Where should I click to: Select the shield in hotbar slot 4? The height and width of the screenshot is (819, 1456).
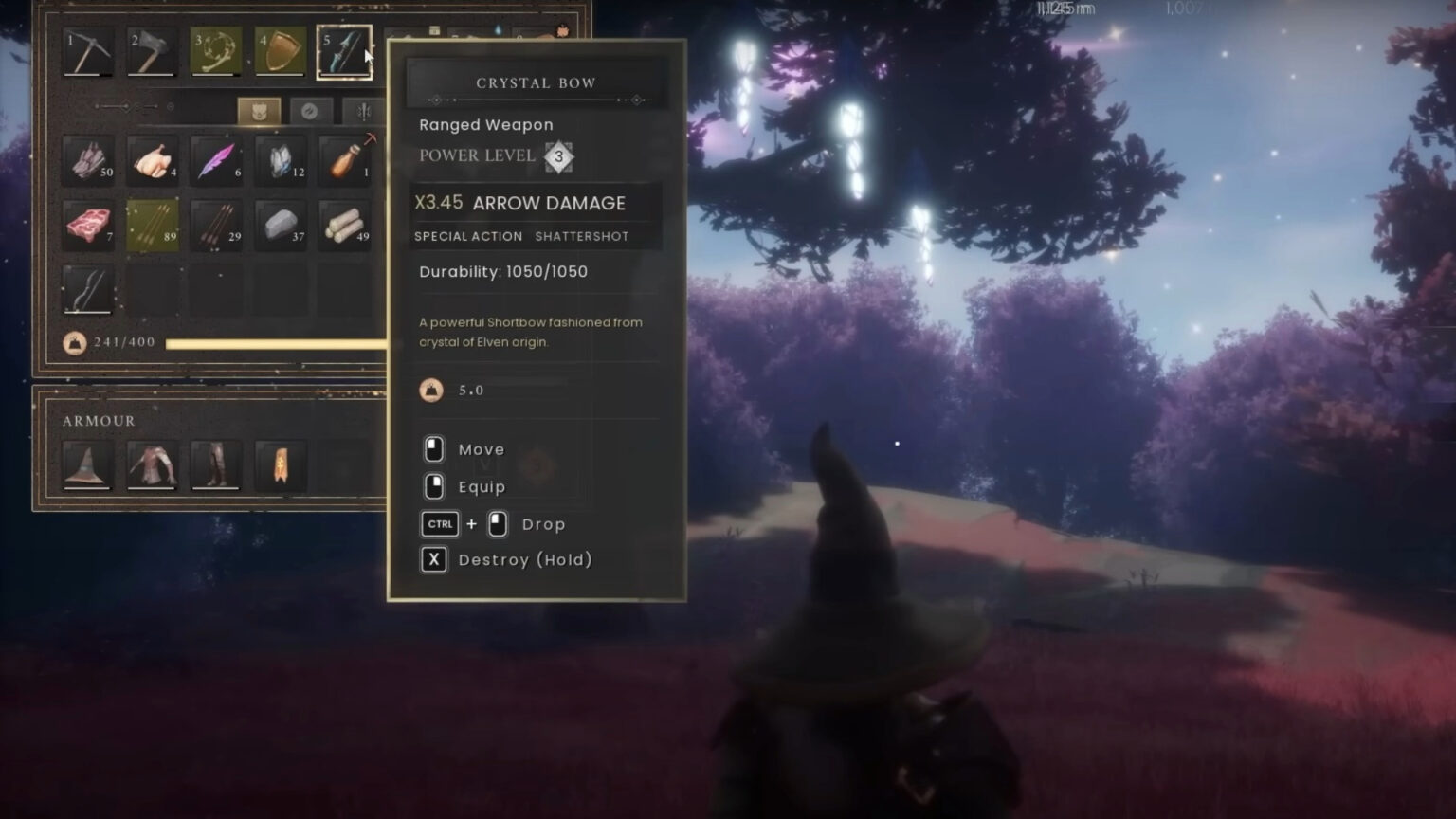pyautogui.click(x=281, y=52)
